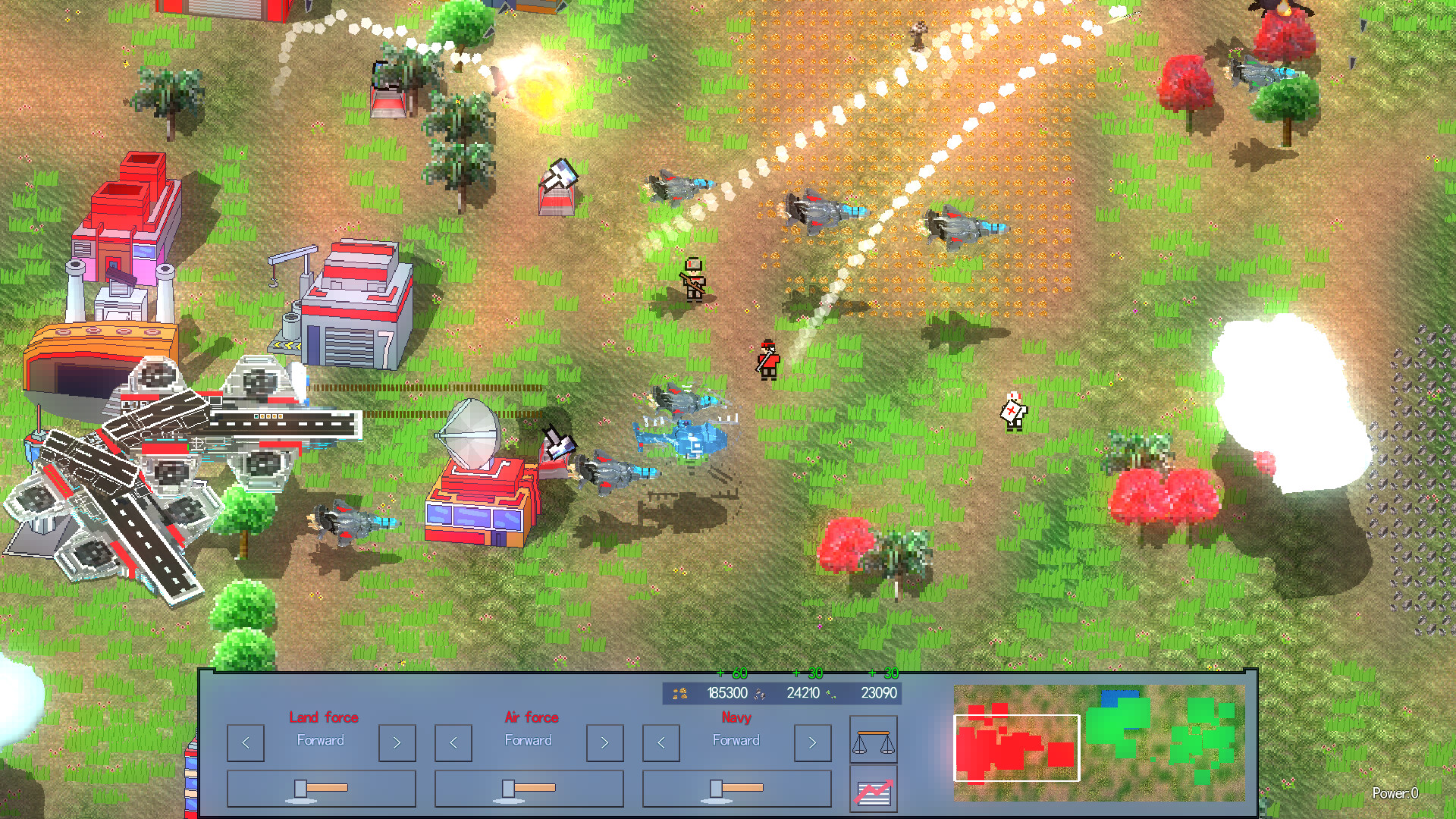Select the rifleman soldier near the gold field
Image resolution: width=1456 pixels, height=819 pixels.
click(x=694, y=282)
